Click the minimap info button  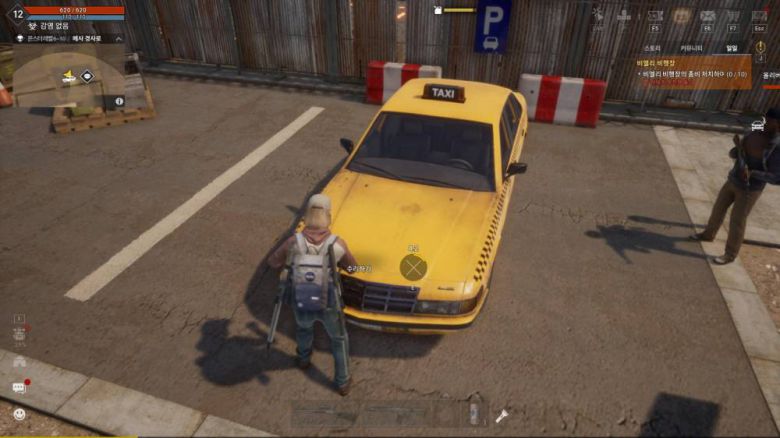(x=119, y=101)
